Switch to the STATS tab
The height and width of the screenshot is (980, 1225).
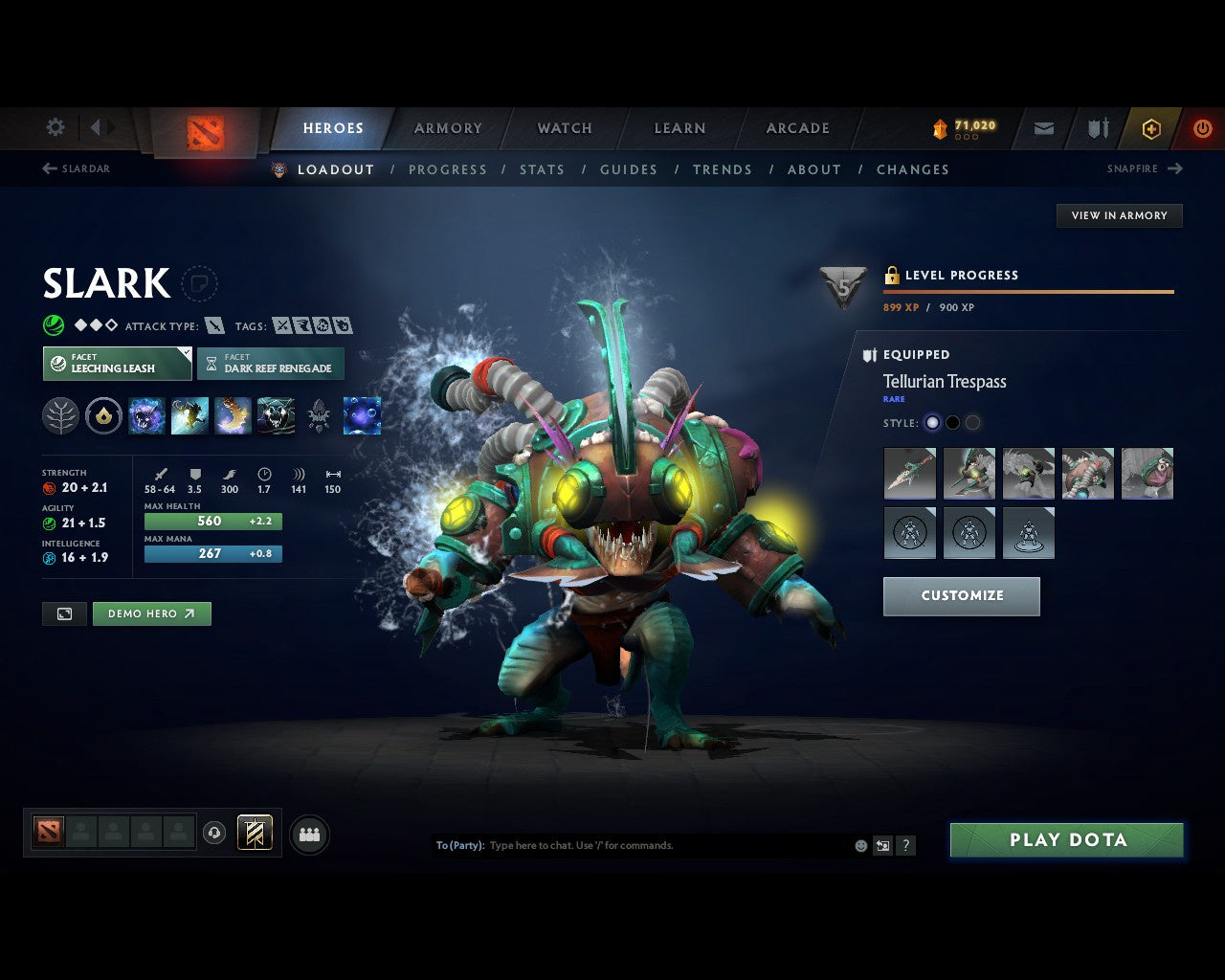pos(542,169)
